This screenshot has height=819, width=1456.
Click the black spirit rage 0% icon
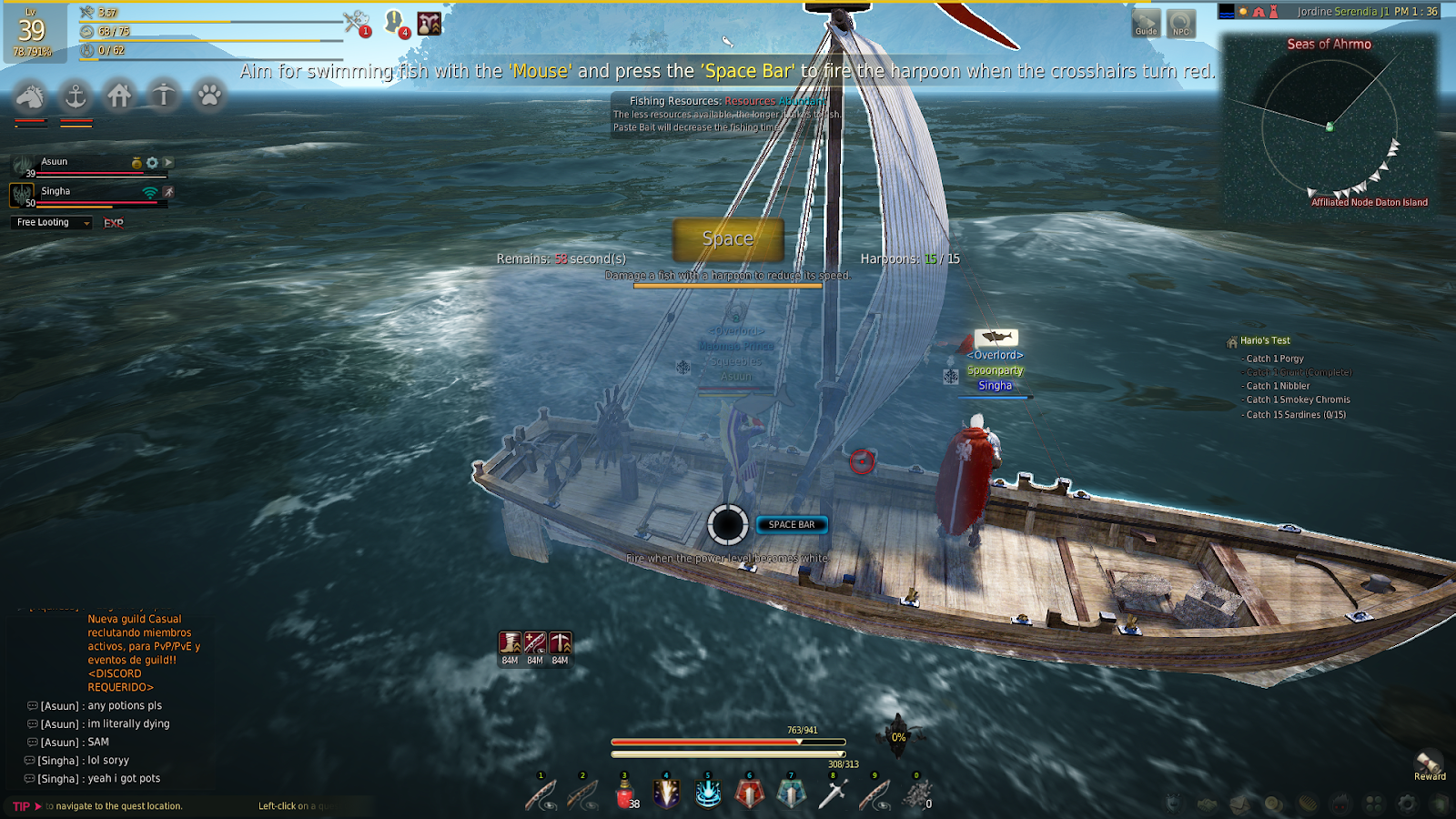point(898,736)
